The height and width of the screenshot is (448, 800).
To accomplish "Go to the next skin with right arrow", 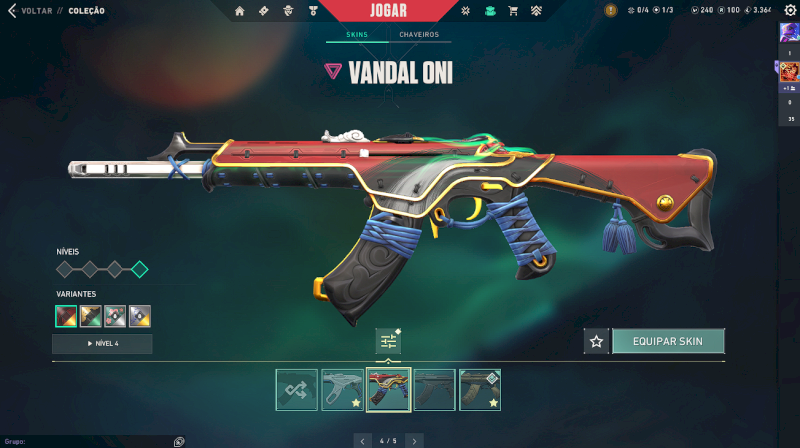I will (x=416, y=440).
